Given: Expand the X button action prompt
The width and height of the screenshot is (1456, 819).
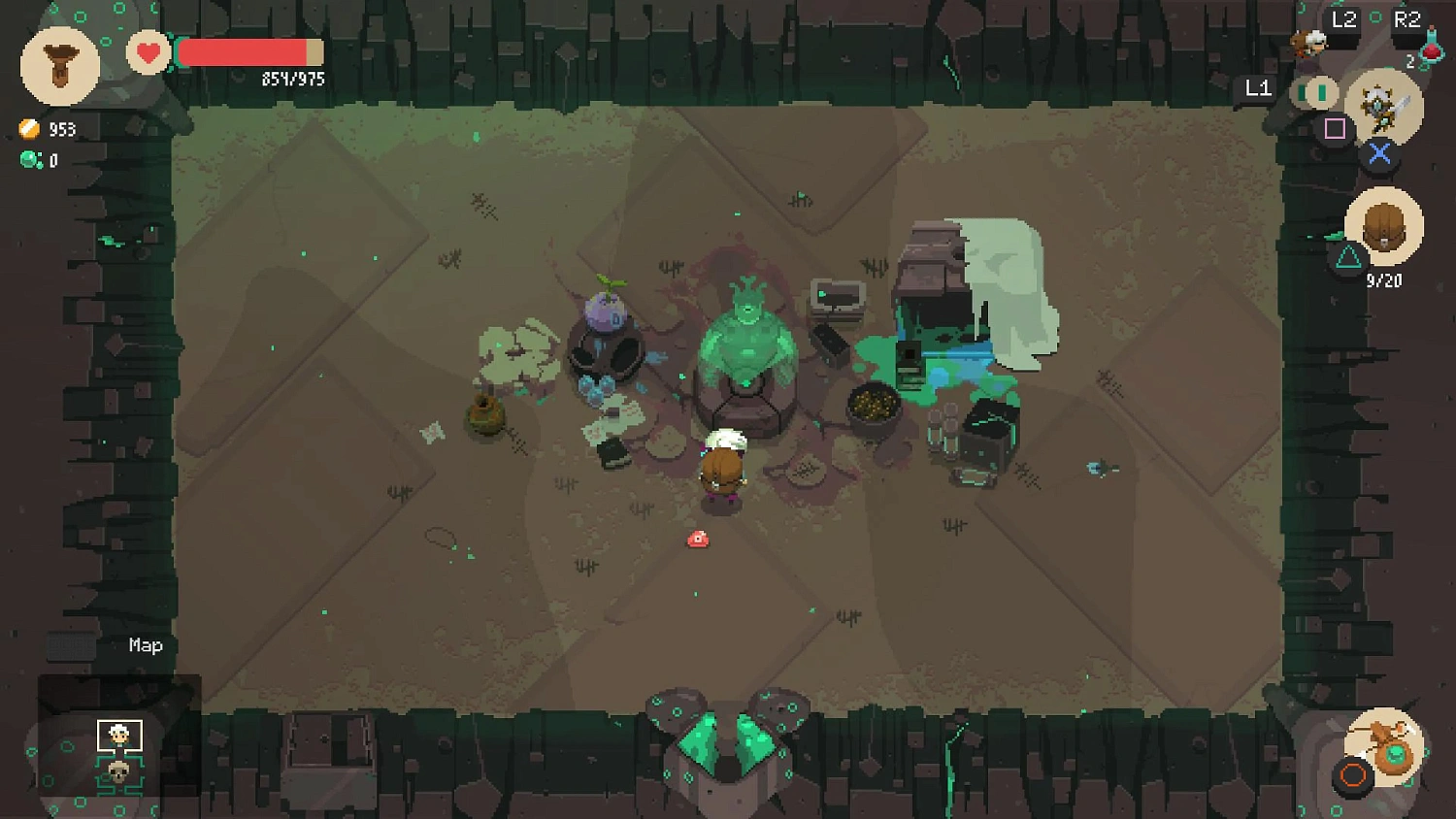Looking at the screenshot, I should click(1379, 151).
